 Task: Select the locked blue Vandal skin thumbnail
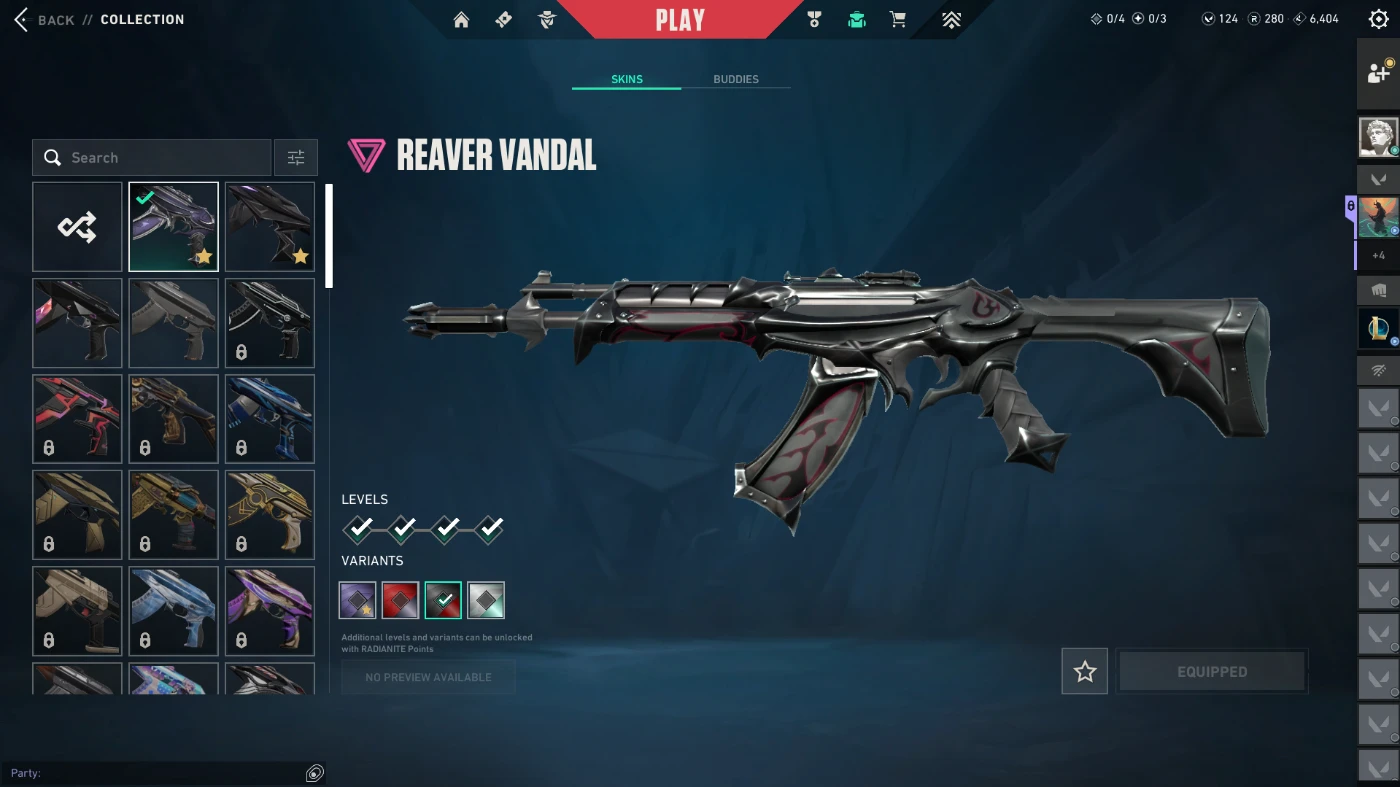(x=270, y=419)
